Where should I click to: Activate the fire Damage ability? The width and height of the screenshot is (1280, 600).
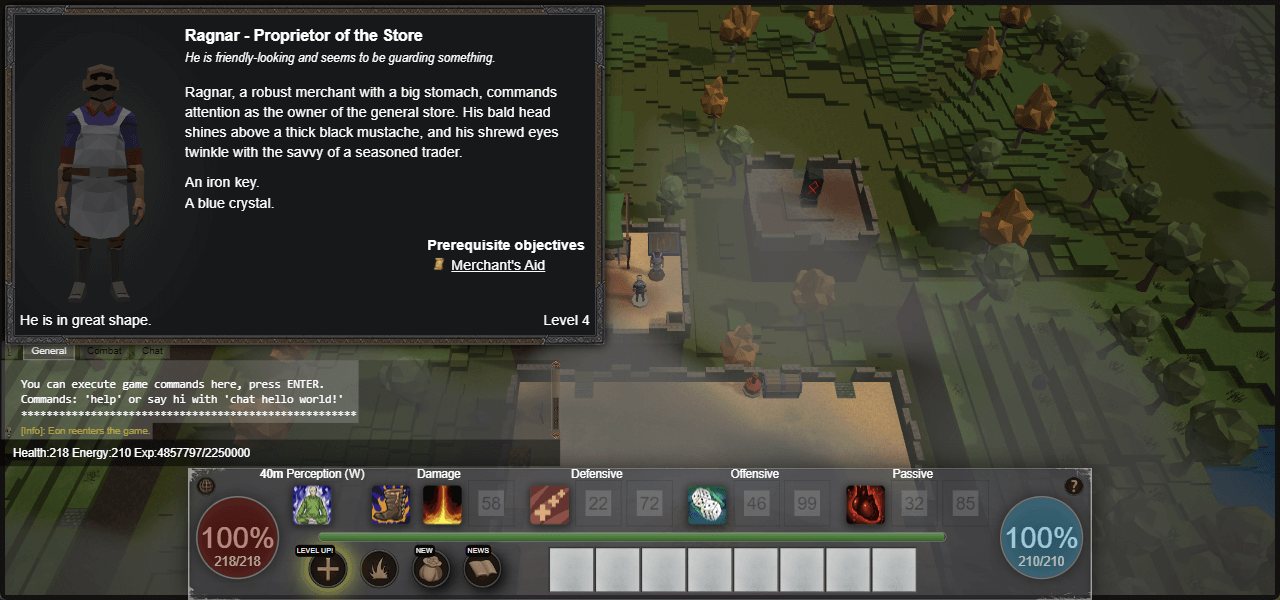pyautogui.click(x=442, y=505)
